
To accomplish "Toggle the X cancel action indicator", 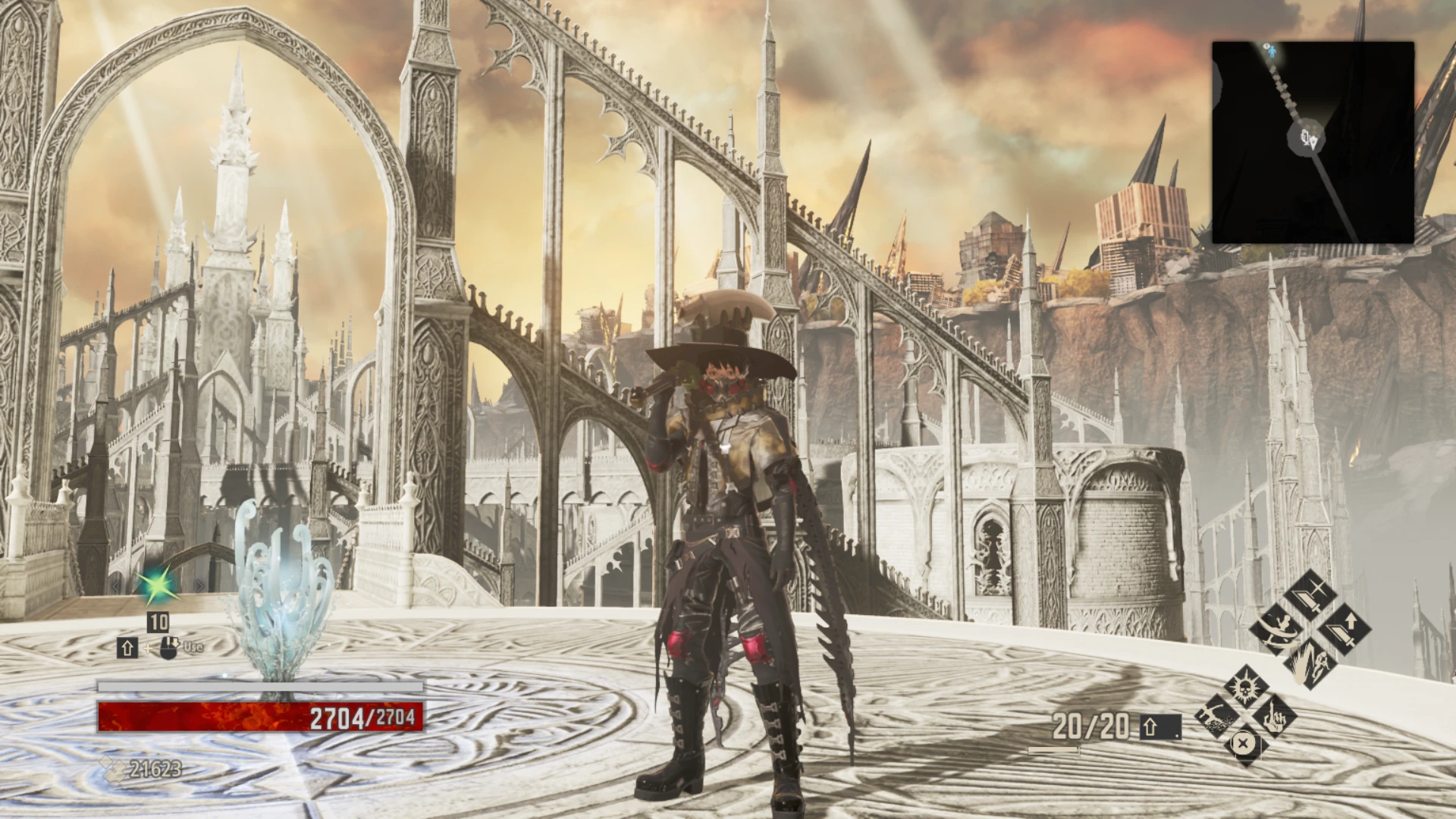I will (1243, 744).
